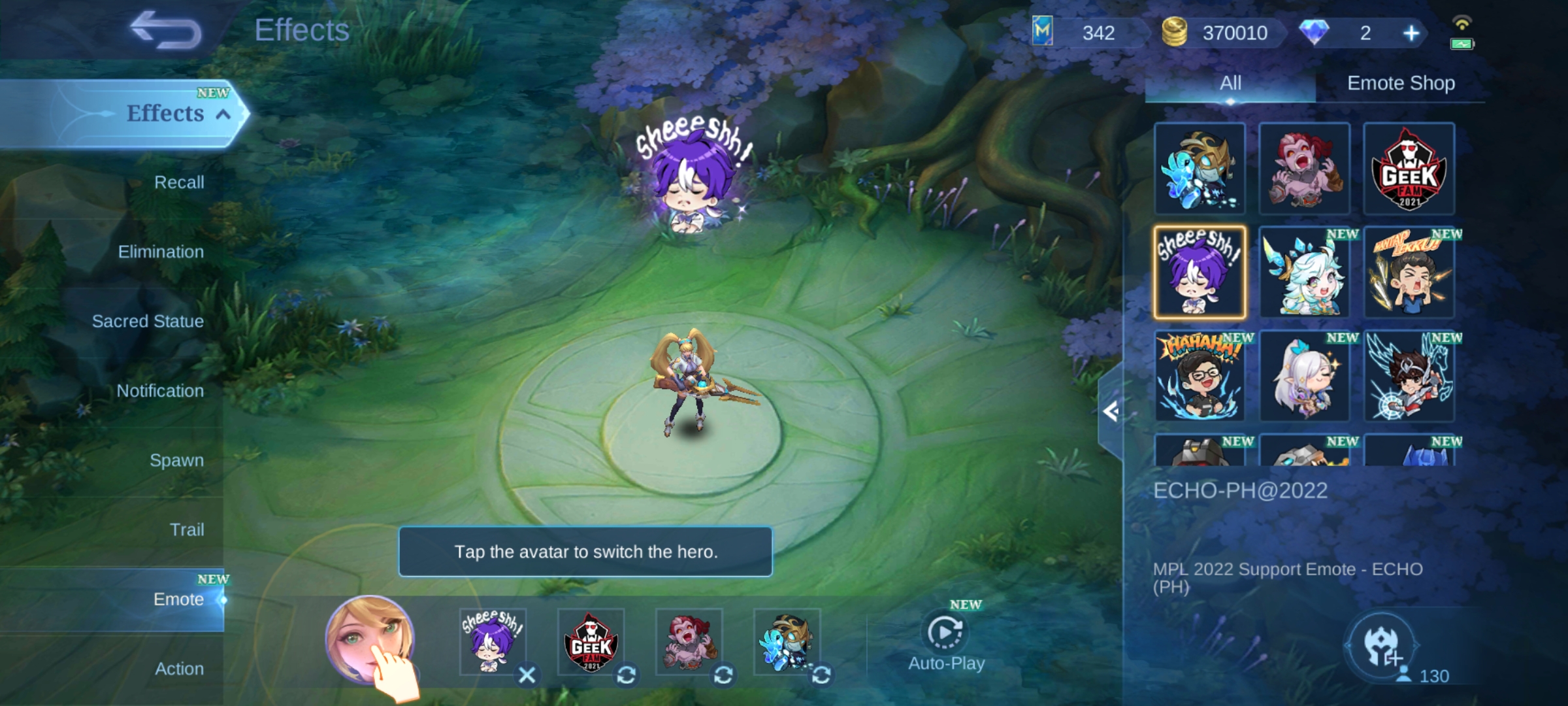Add diamonds with the plus button
The height and width of the screenshot is (706, 1568).
[x=1411, y=33]
